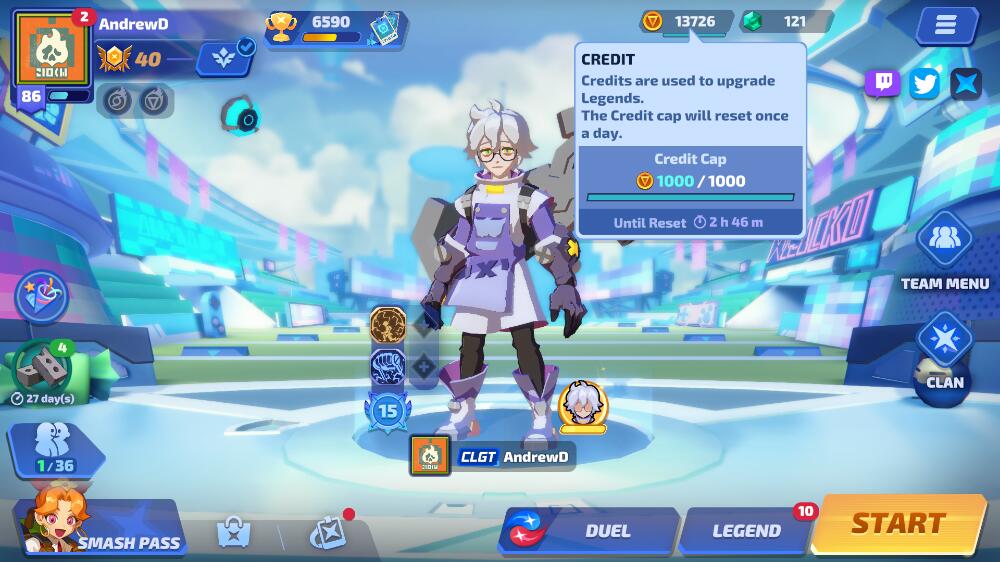Screen dimensions: 1000x562
Task: Select the fist ability icon
Action: [x=387, y=366]
